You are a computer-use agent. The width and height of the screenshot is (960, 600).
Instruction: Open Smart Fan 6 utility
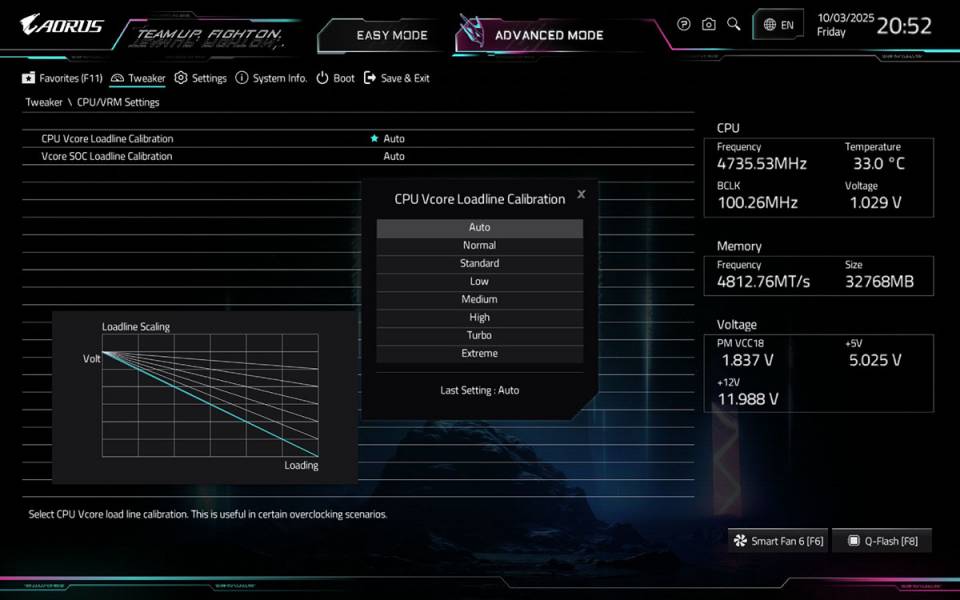tap(778, 541)
